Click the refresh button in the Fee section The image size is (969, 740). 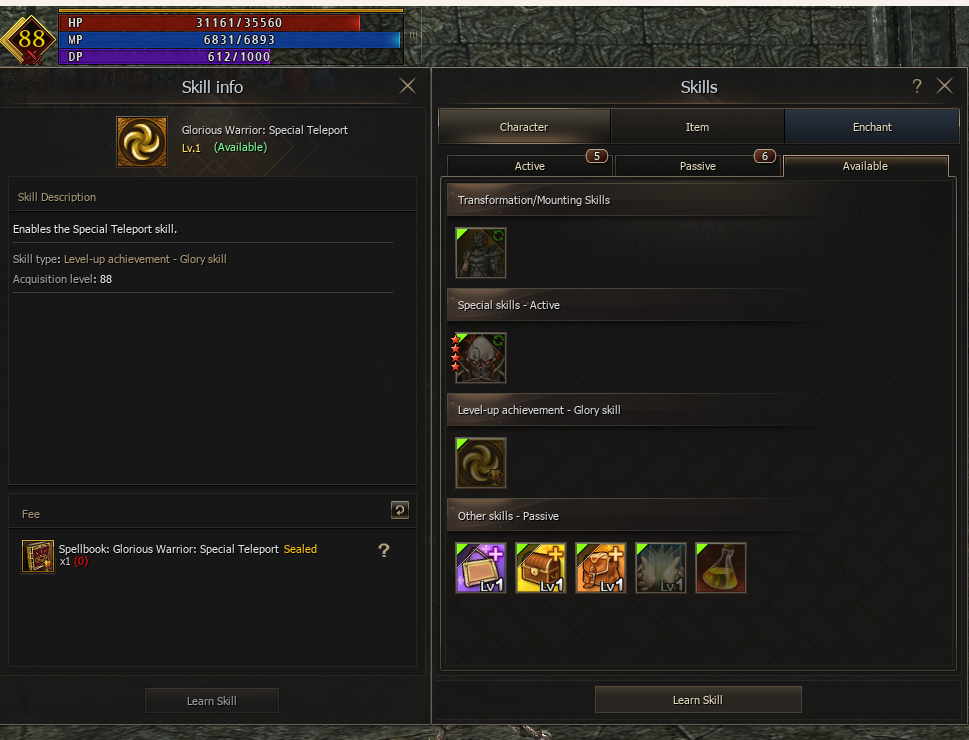coord(399,510)
